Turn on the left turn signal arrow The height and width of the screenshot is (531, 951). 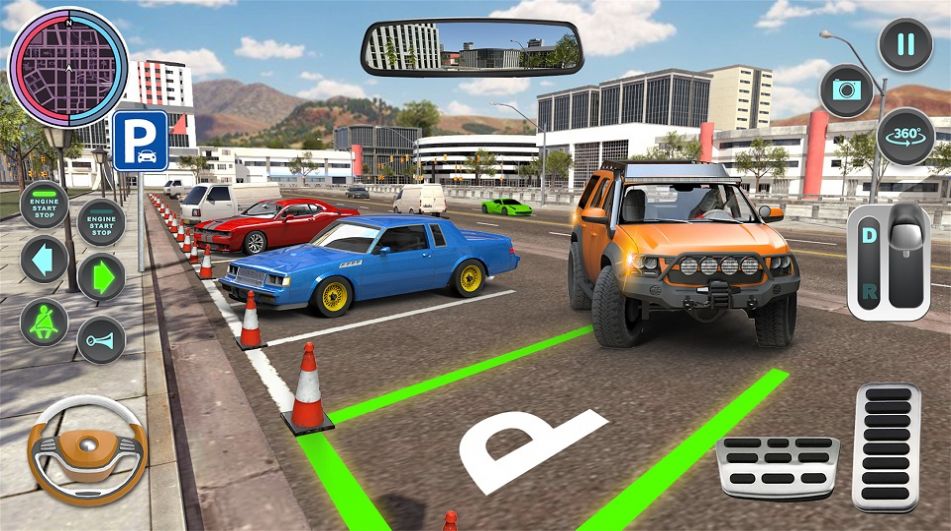click(x=44, y=260)
